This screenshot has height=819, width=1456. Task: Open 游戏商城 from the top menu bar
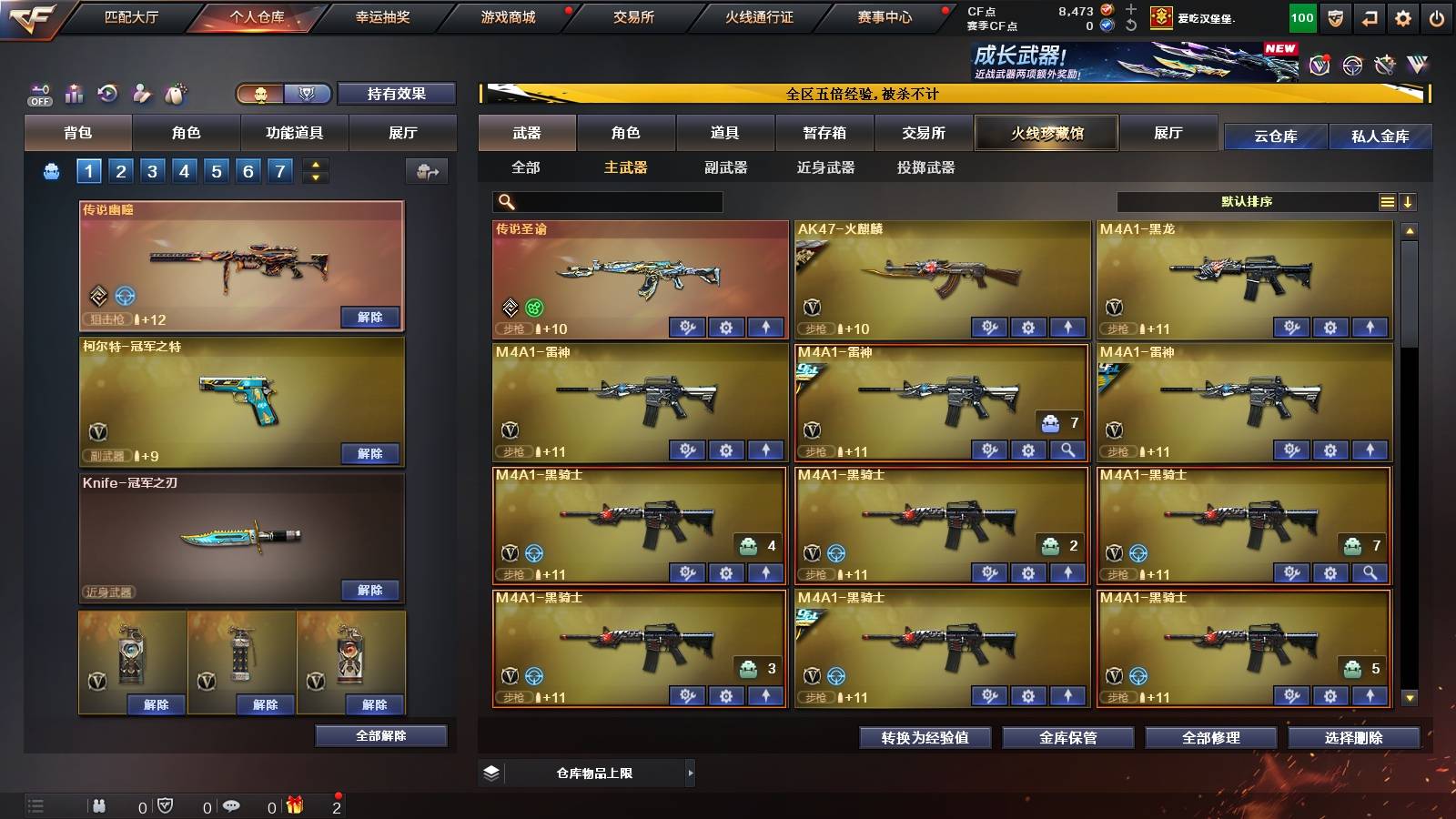coord(508,16)
